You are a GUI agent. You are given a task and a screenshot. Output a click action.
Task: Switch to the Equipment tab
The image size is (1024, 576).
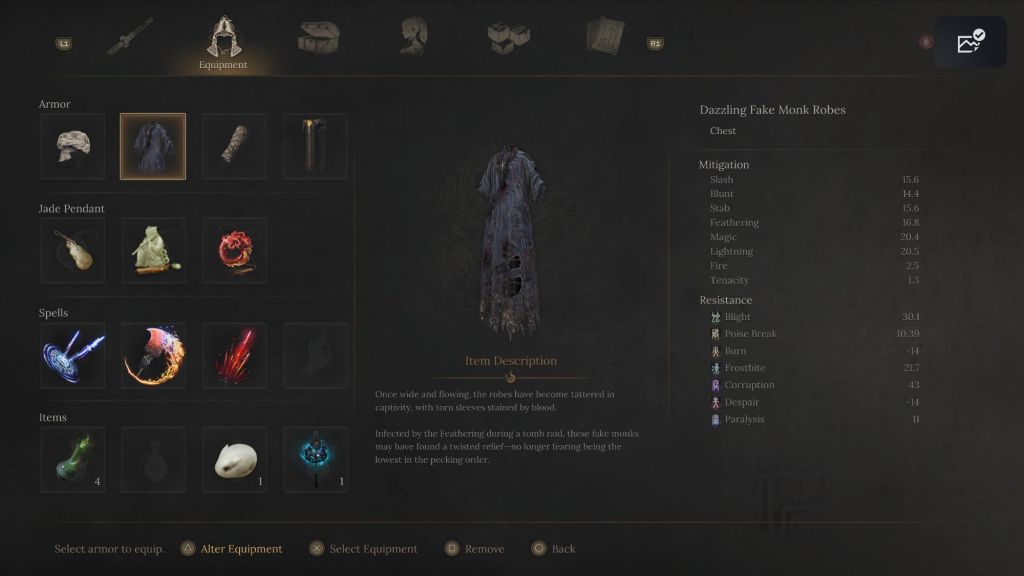coord(223,41)
